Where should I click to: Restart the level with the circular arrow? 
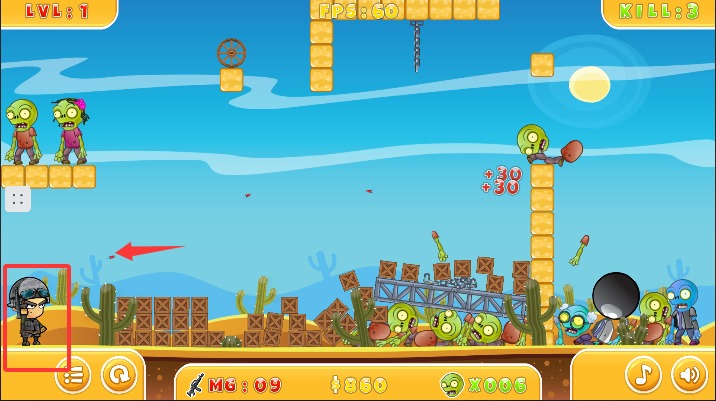click(x=119, y=375)
